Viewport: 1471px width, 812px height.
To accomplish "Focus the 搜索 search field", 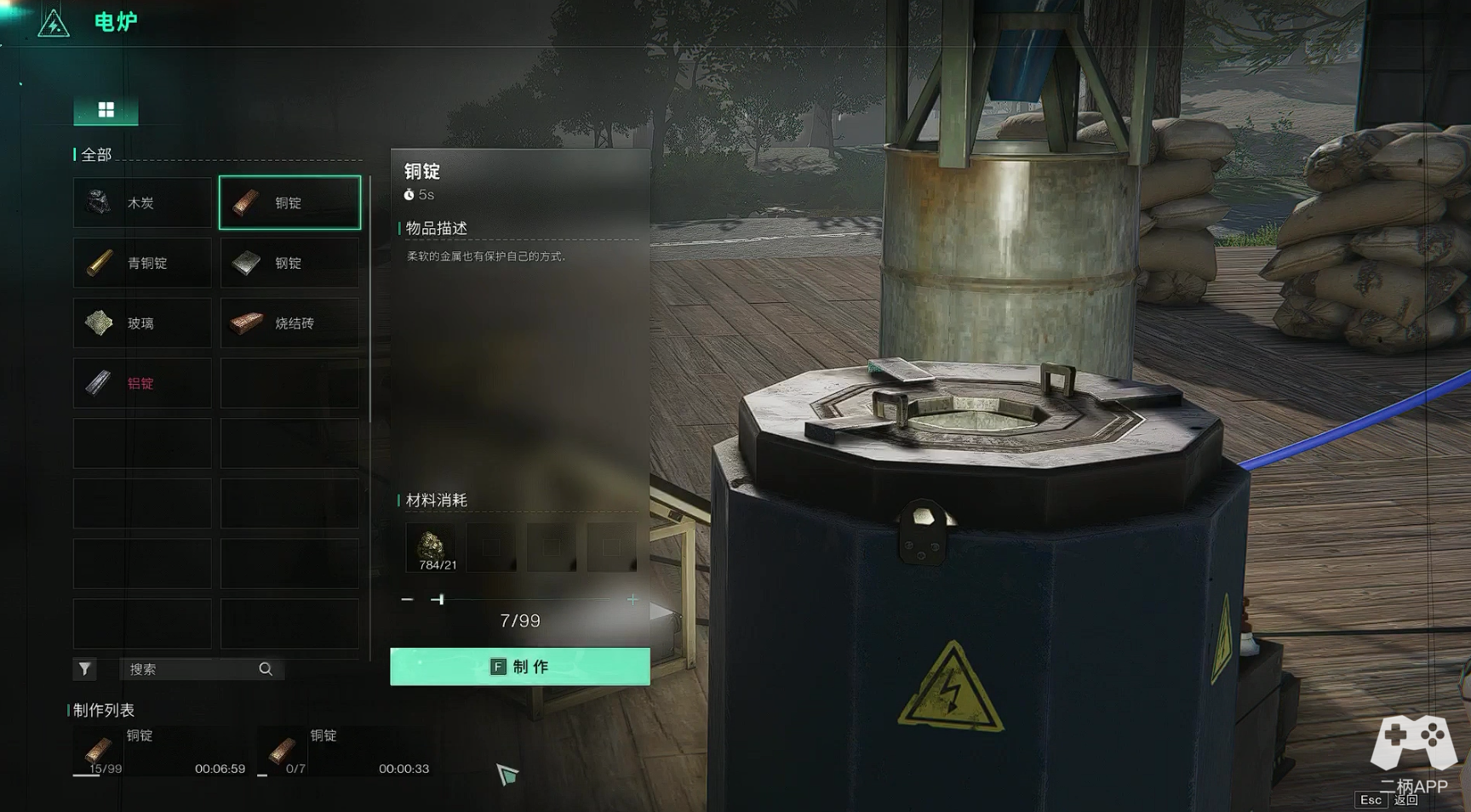I will 192,669.
